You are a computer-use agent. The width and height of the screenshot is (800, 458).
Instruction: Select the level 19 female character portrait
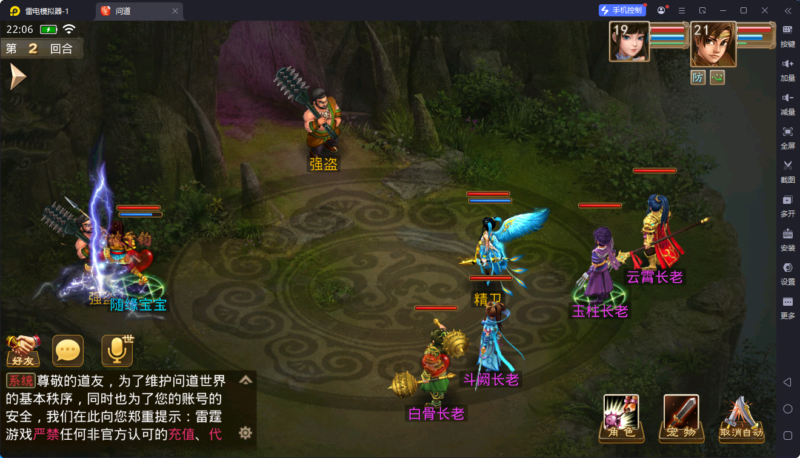point(629,44)
